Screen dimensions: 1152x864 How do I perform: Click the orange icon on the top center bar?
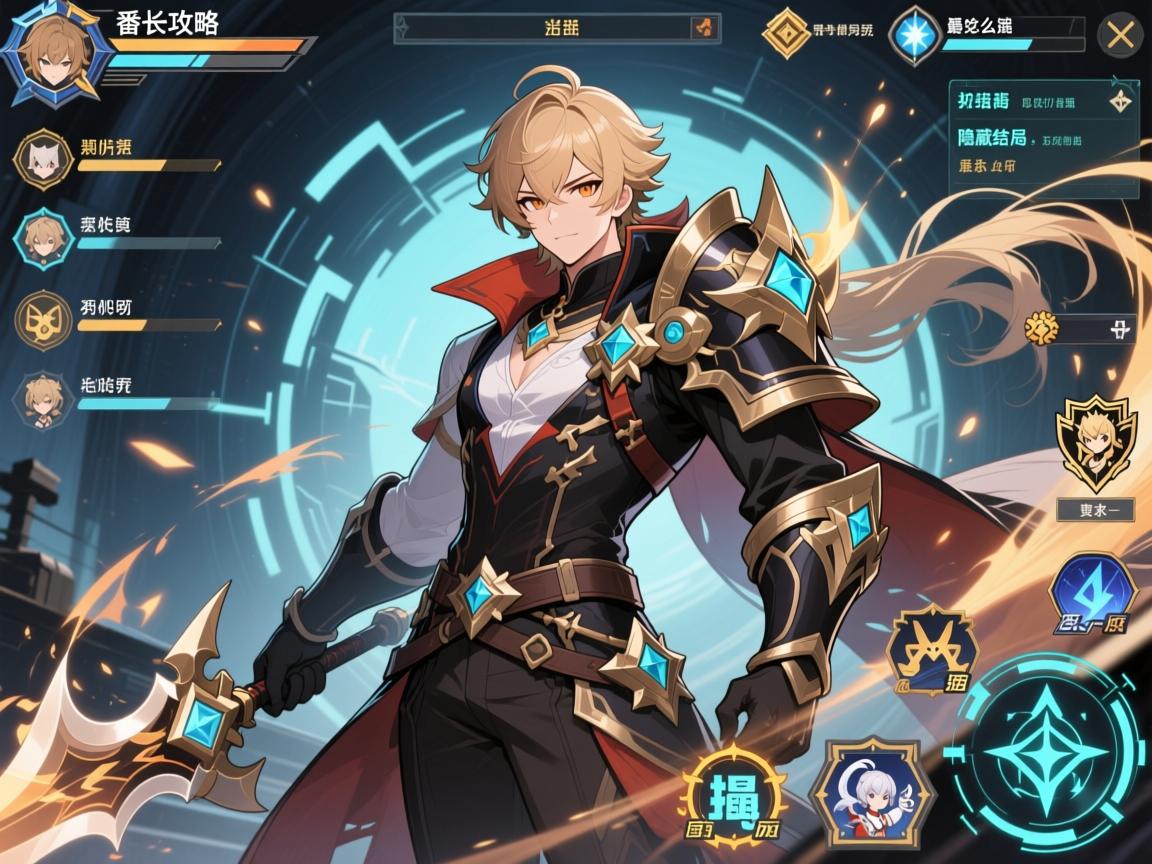point(706,28)
